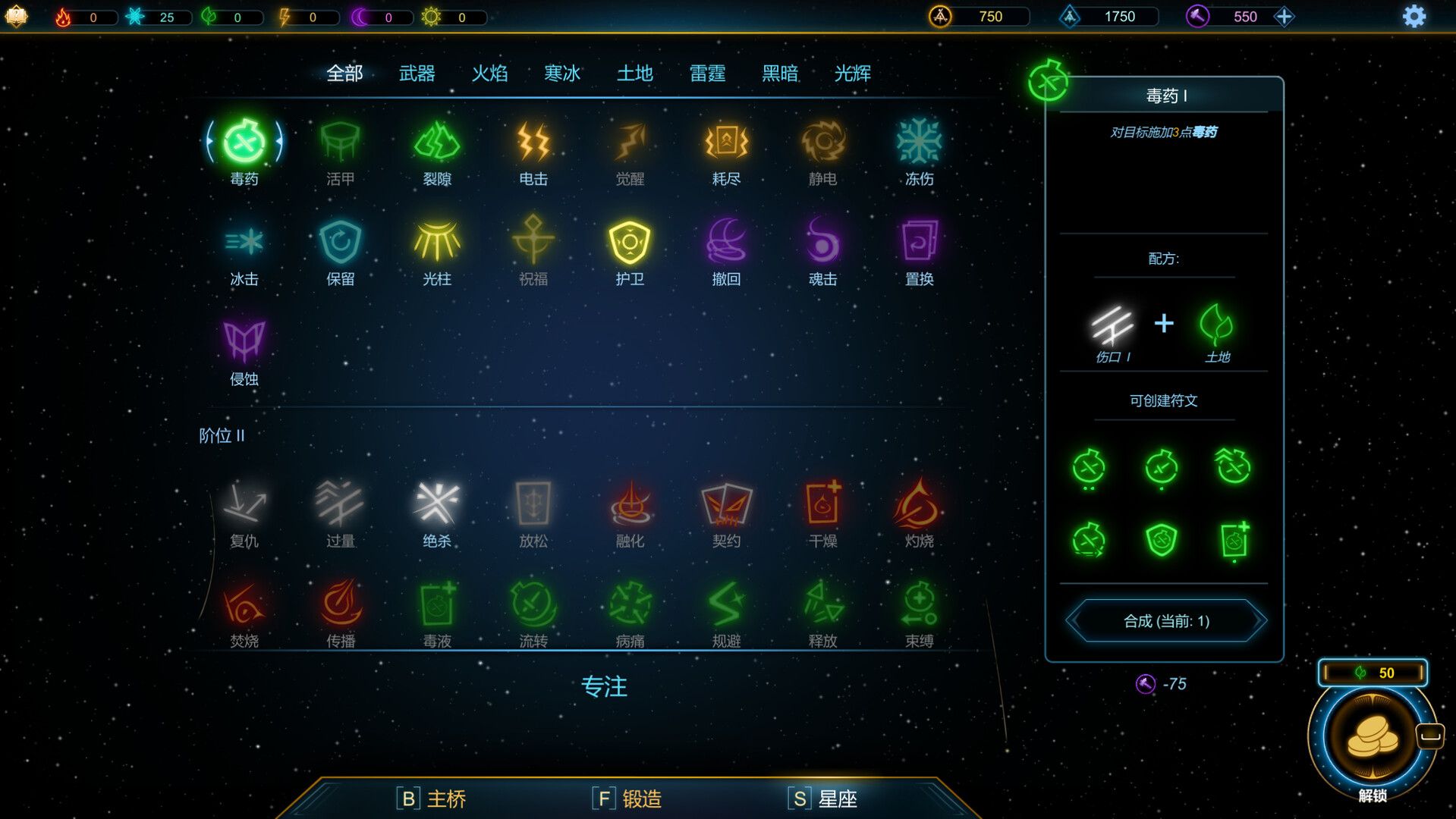Click the 伤口 I recipe ingredient icon
The image size is (1456, 819).
pos(1114,326)
